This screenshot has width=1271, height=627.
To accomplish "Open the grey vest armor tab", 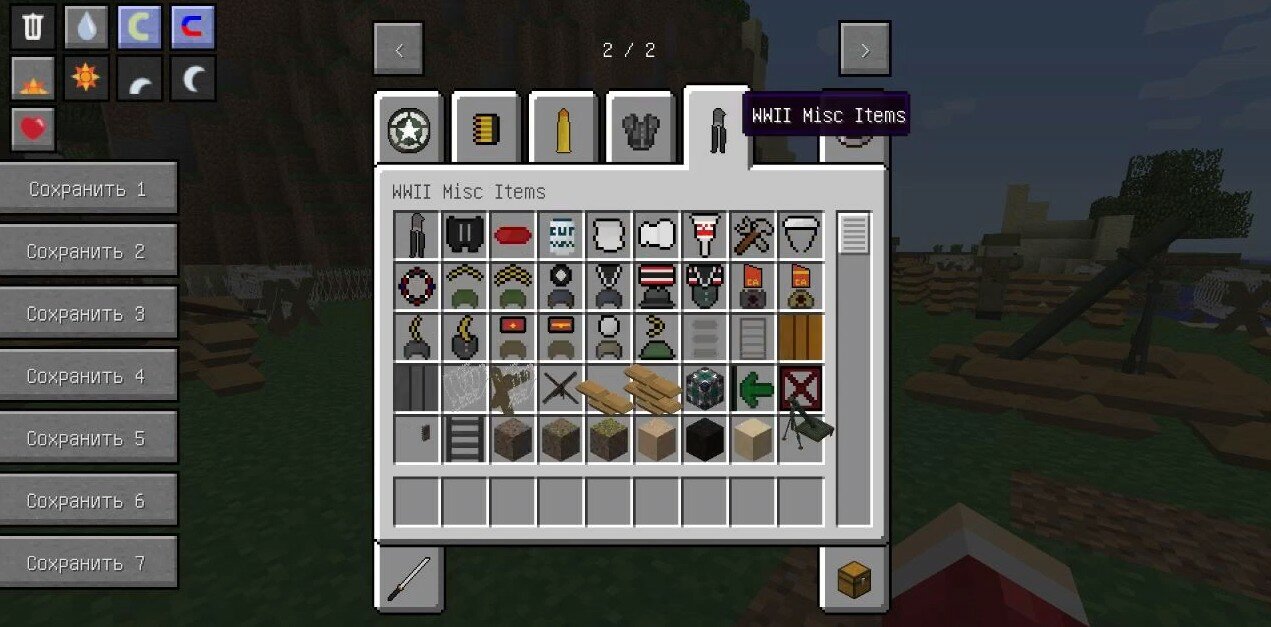I will (640, 130).
